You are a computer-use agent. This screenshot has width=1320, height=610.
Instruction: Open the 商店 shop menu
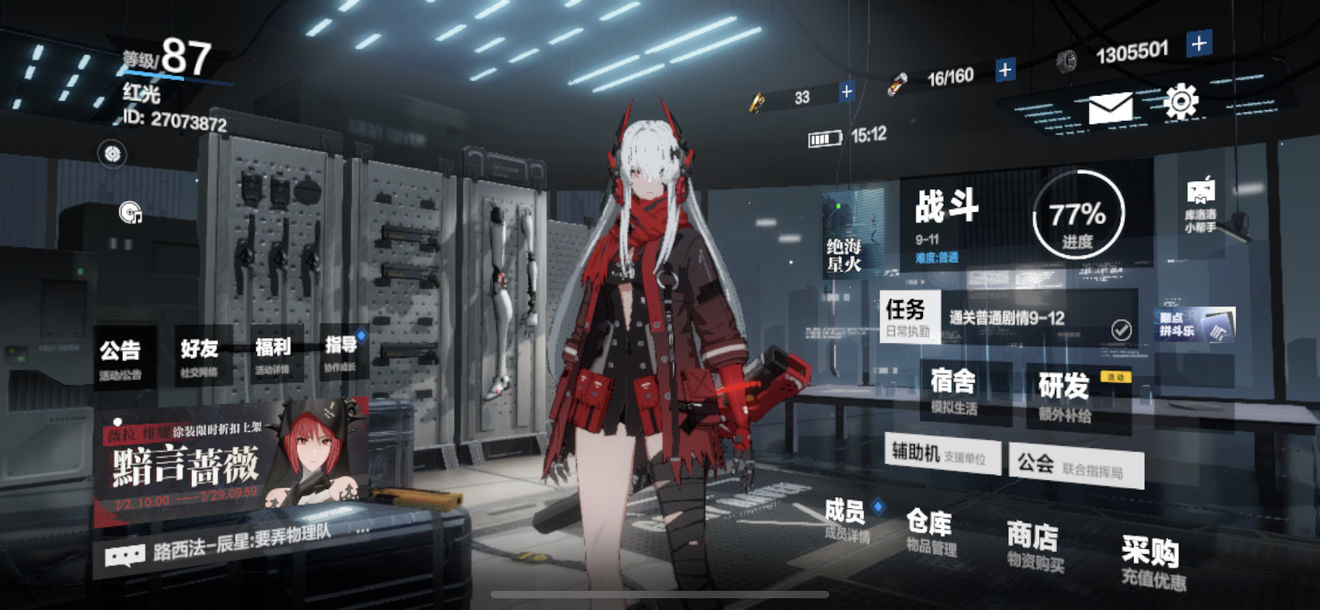coord(1034,547)
